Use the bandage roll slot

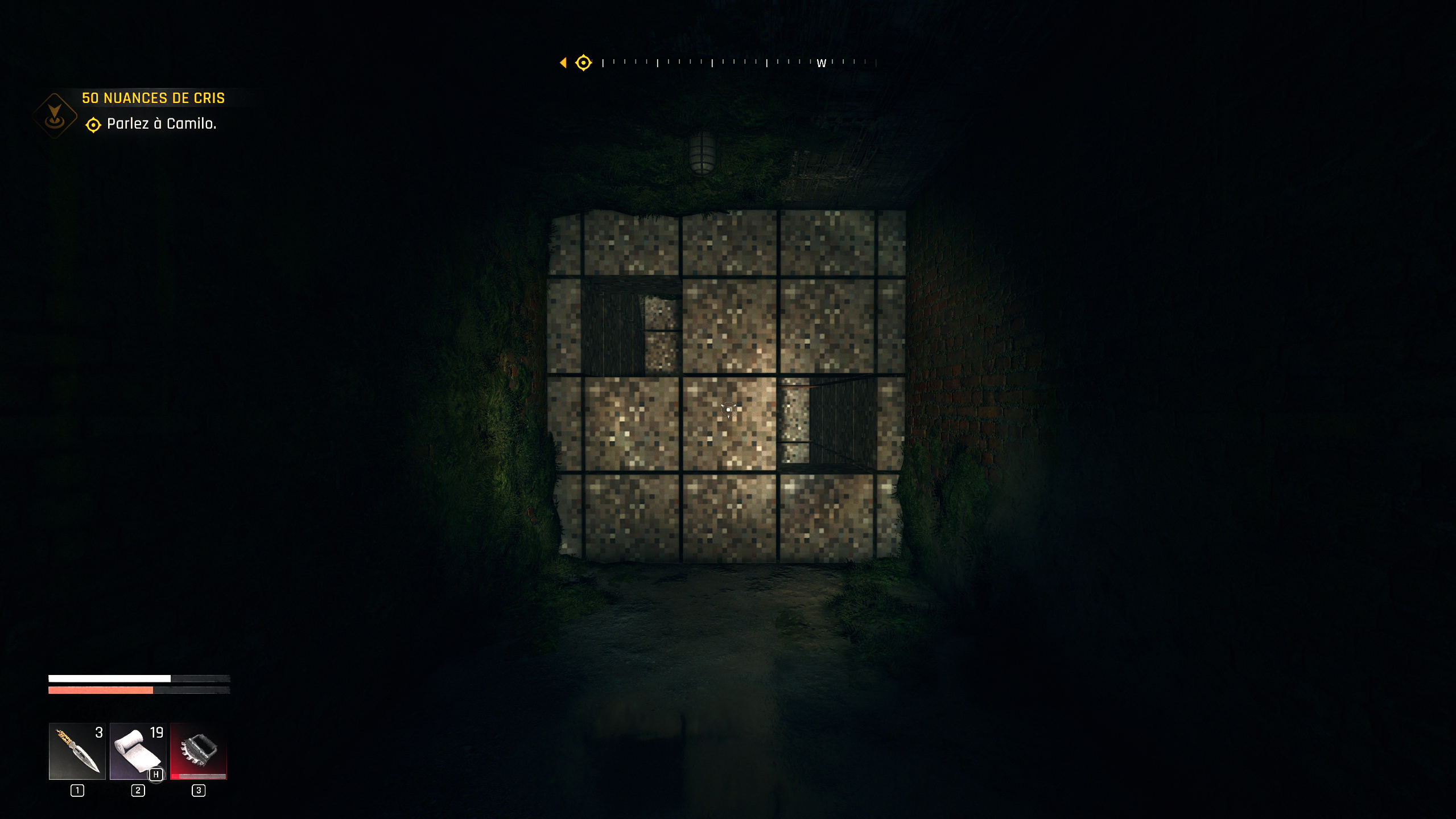click(x=138, y=751)
